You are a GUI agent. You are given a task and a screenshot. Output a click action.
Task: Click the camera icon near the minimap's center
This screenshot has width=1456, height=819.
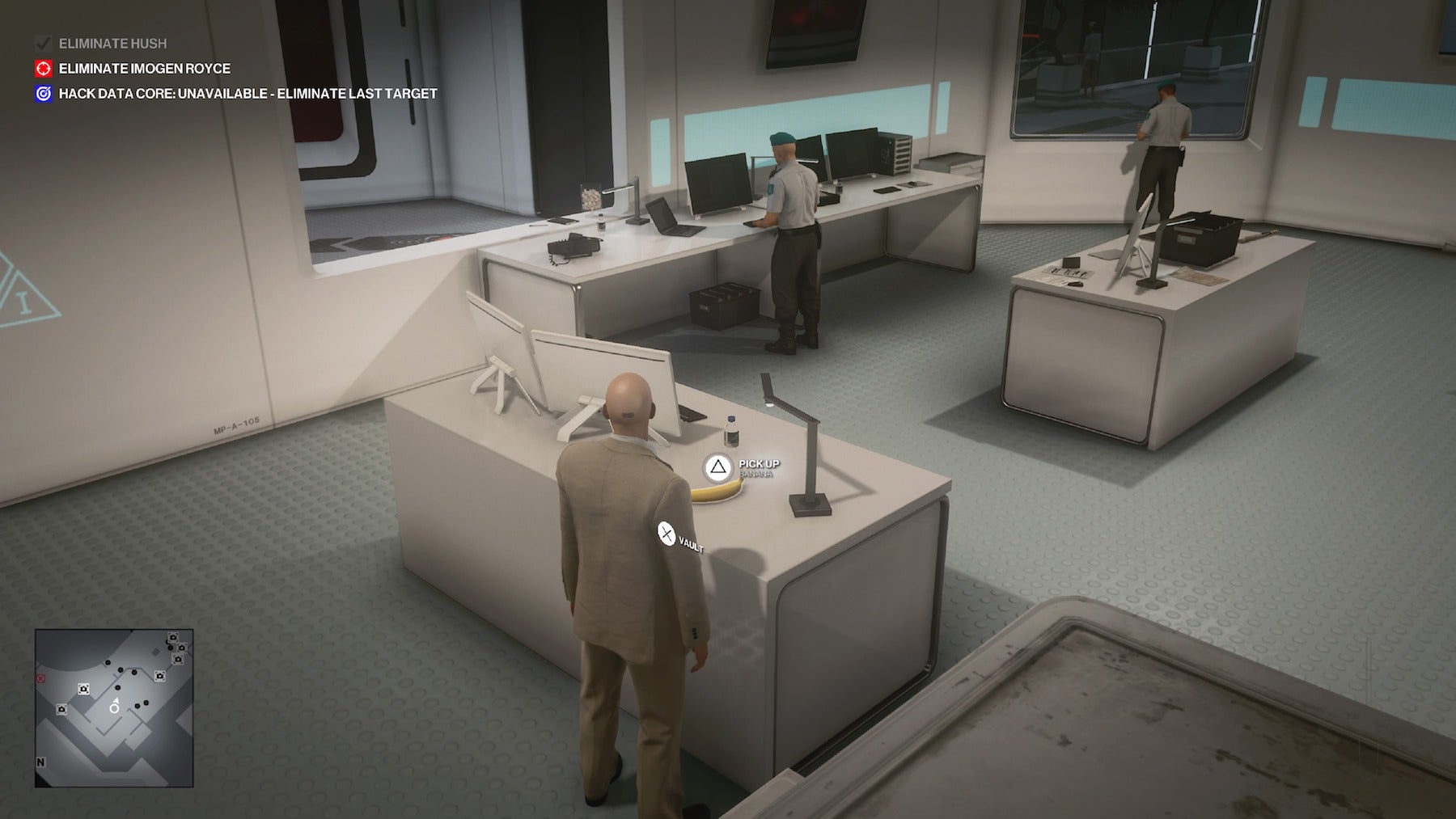click(83, 689)
